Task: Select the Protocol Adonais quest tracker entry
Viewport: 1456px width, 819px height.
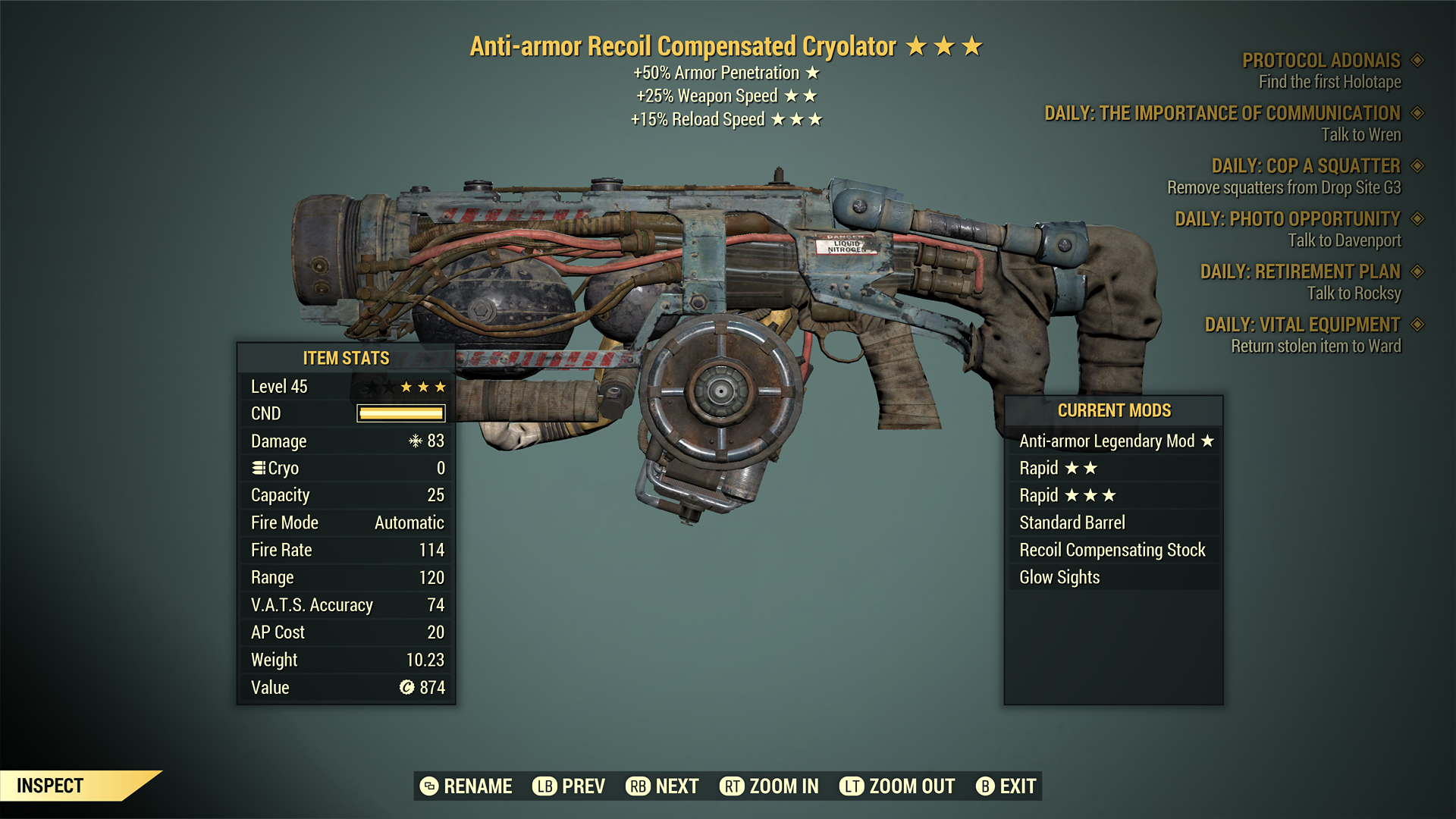Action: point(1321,61)
